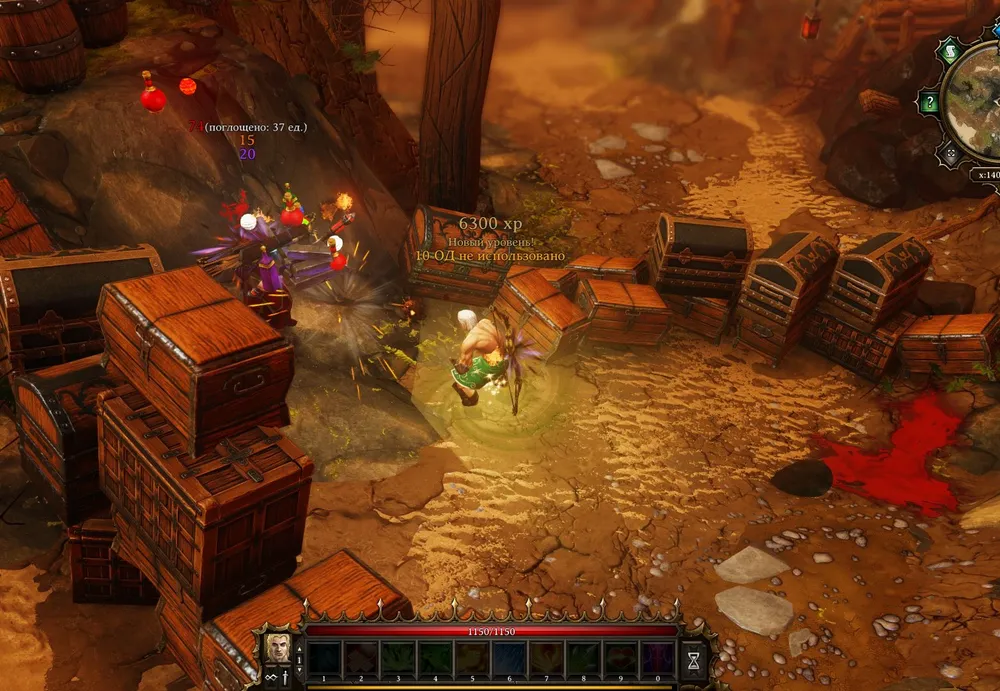Image resolution: width=1000 pixels, height=691 pixels.
Task: Click the green question mark icon
Action: click(x=931, y=101)
